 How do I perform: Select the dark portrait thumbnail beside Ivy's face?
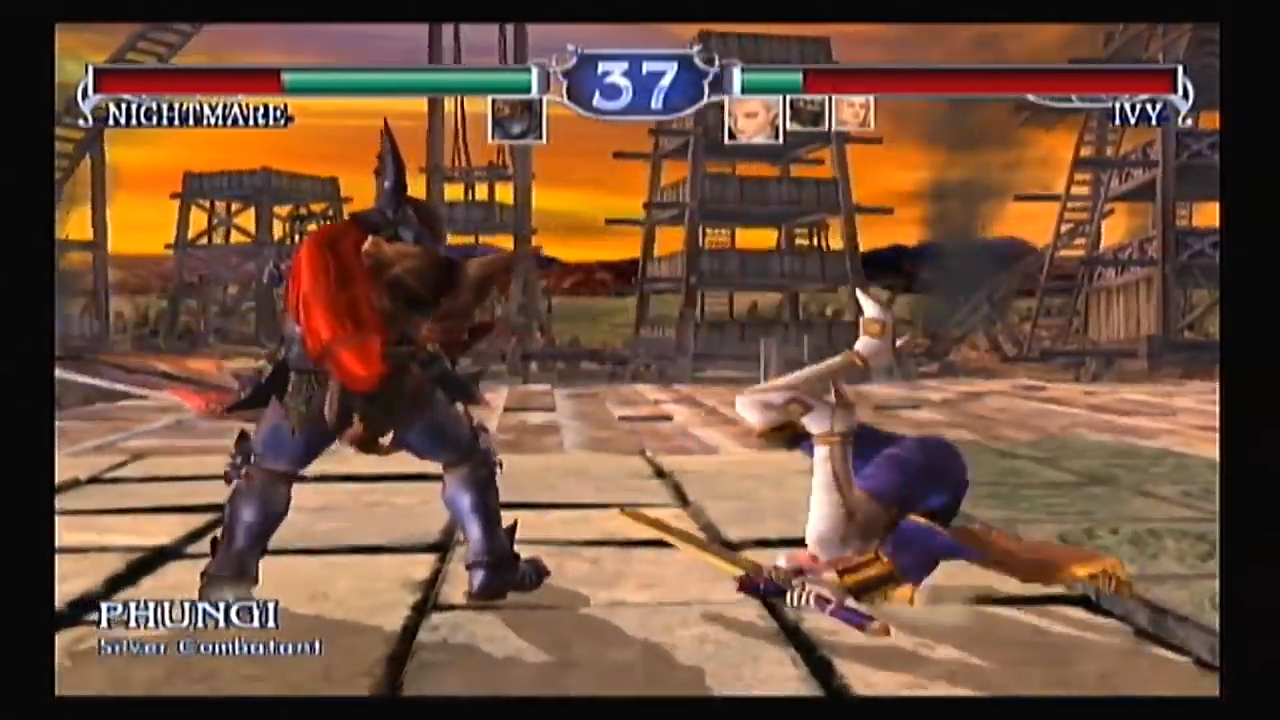[x=809, y=113]
